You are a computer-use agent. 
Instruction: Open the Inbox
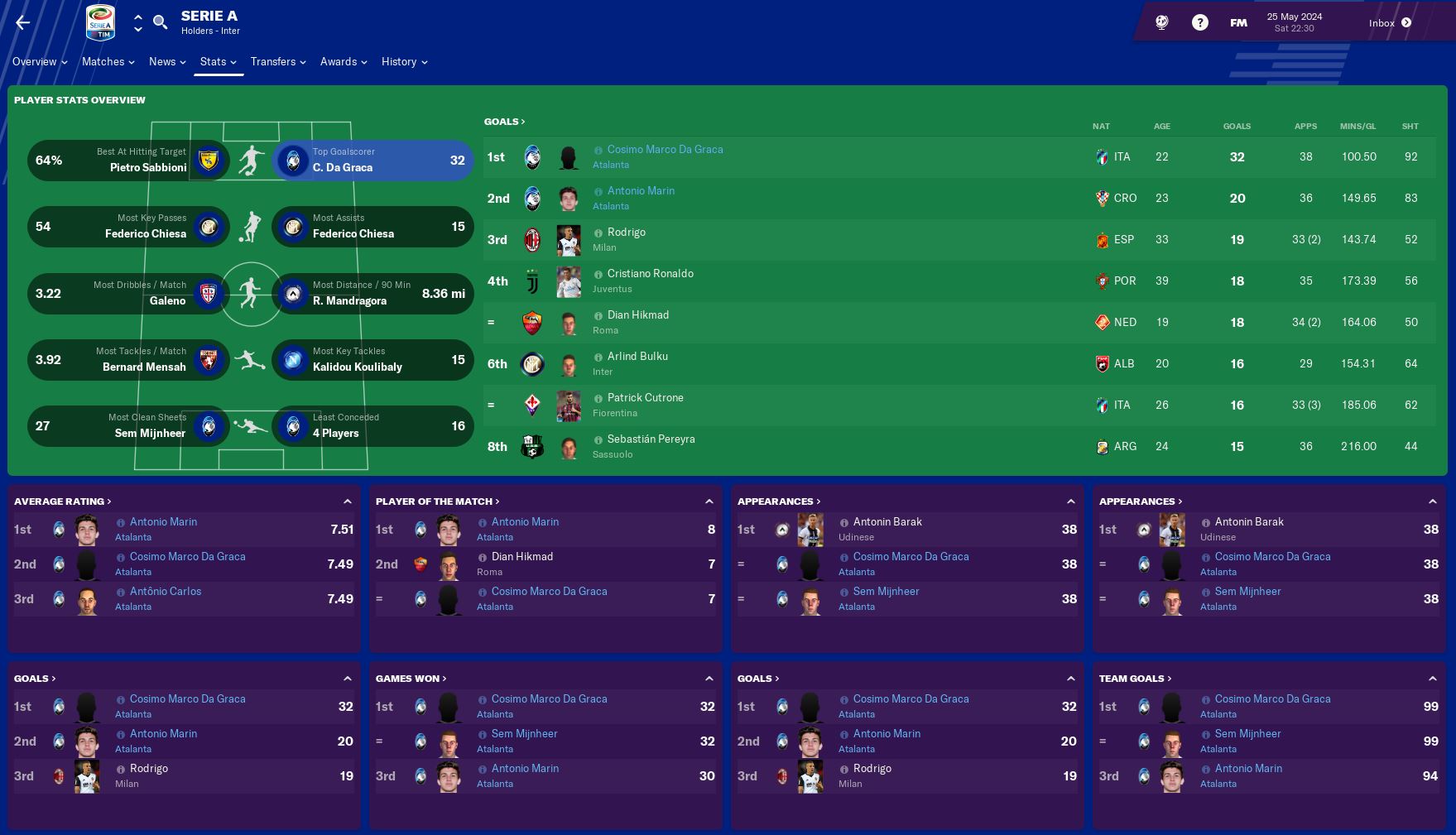[x=1381, y=22]
